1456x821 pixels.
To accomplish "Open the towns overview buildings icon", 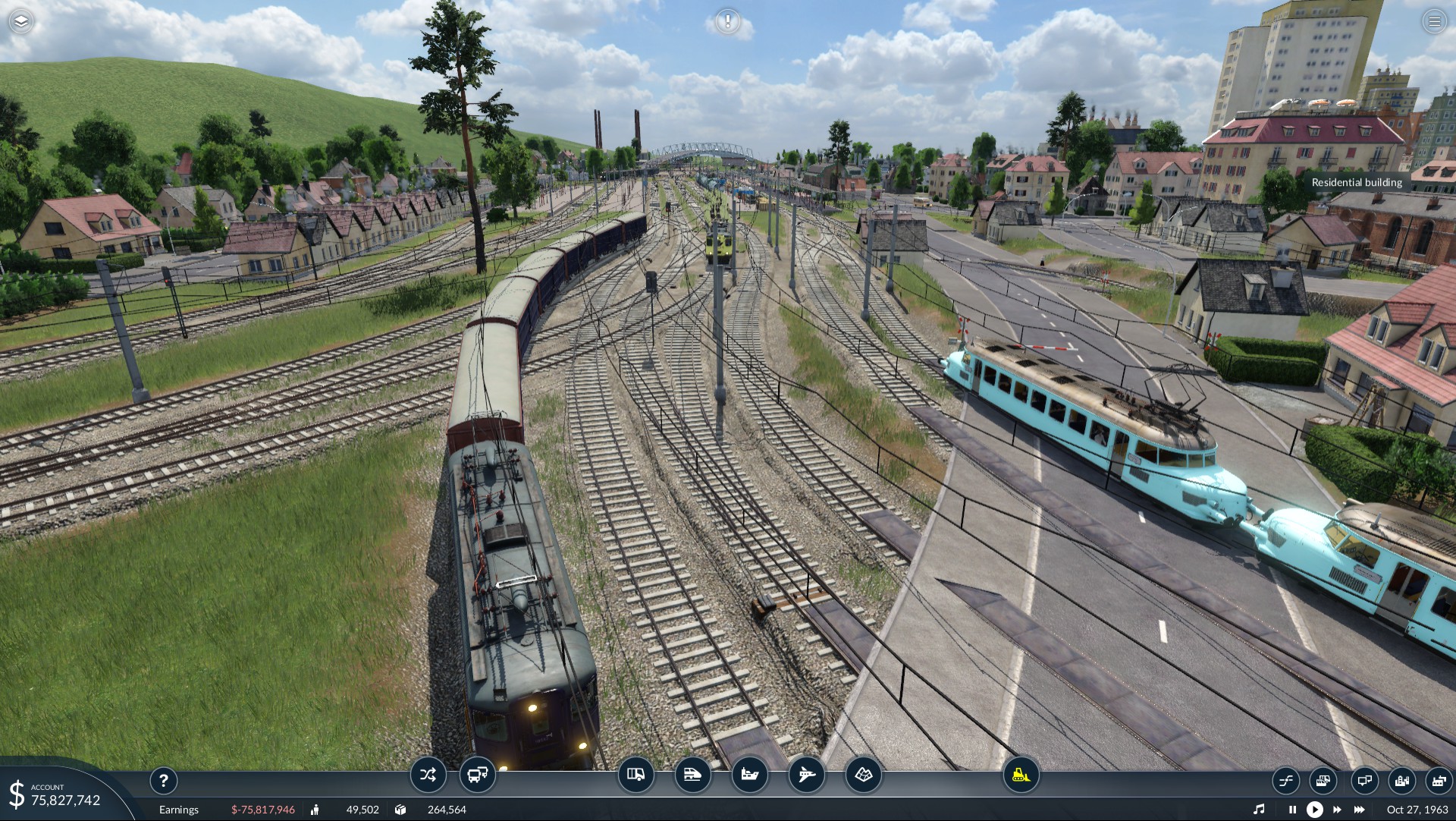I will [x=1402, y=780].
